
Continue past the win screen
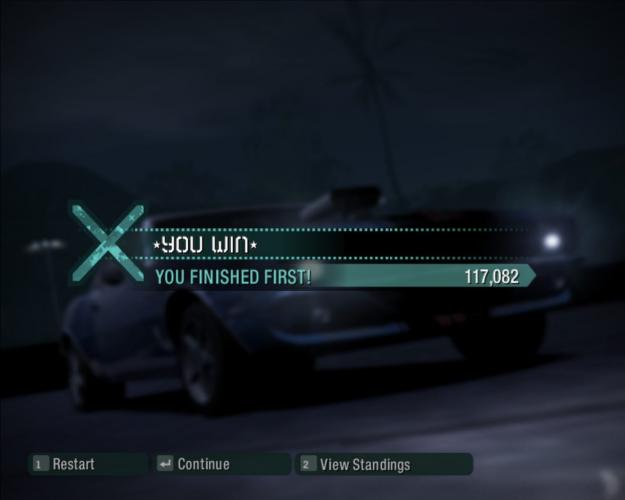[203, 464]
